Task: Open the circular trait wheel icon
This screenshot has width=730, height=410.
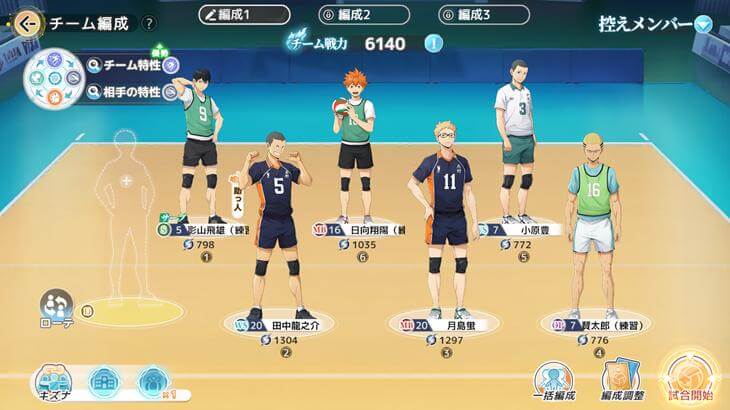Action: pos(53,78)
